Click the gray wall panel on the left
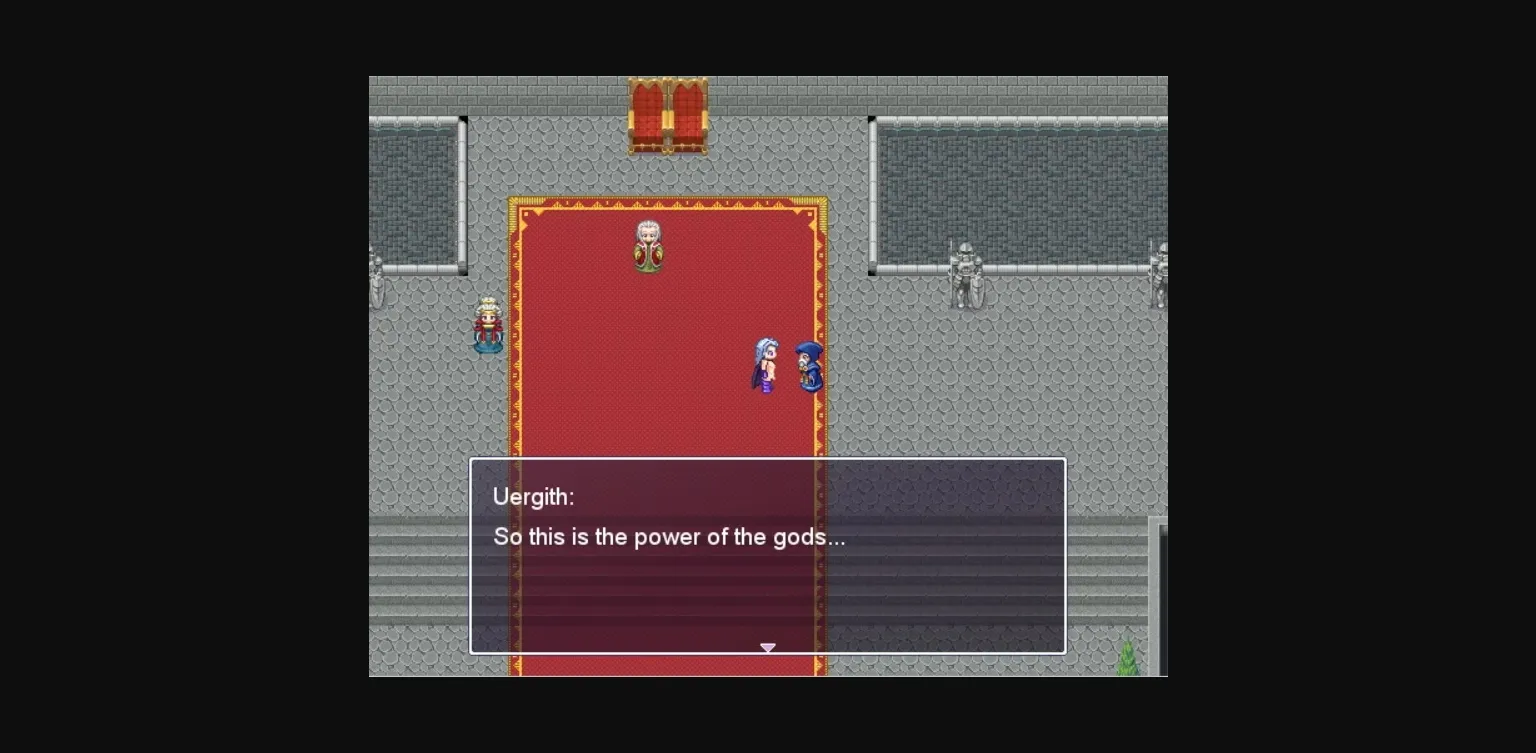The width and height of the screenshot is (1536, 753). [415, 190]
